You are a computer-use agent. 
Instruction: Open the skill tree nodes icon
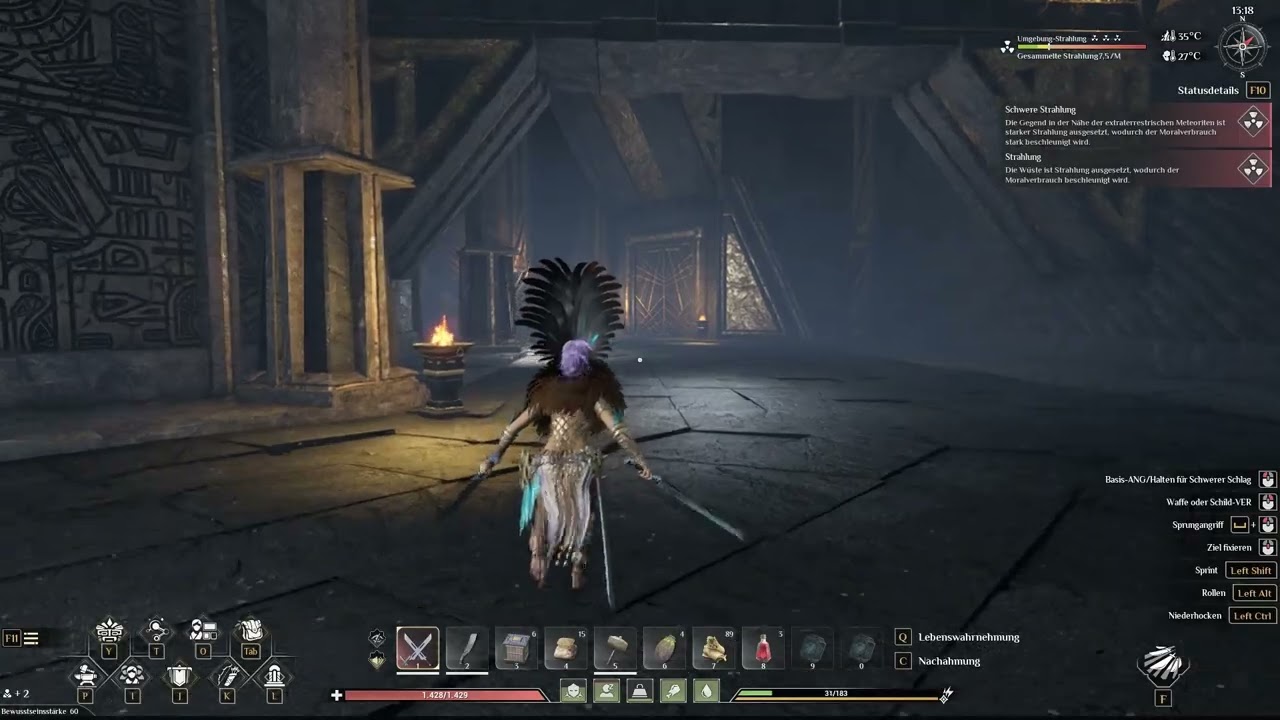[x=156, y=630]
